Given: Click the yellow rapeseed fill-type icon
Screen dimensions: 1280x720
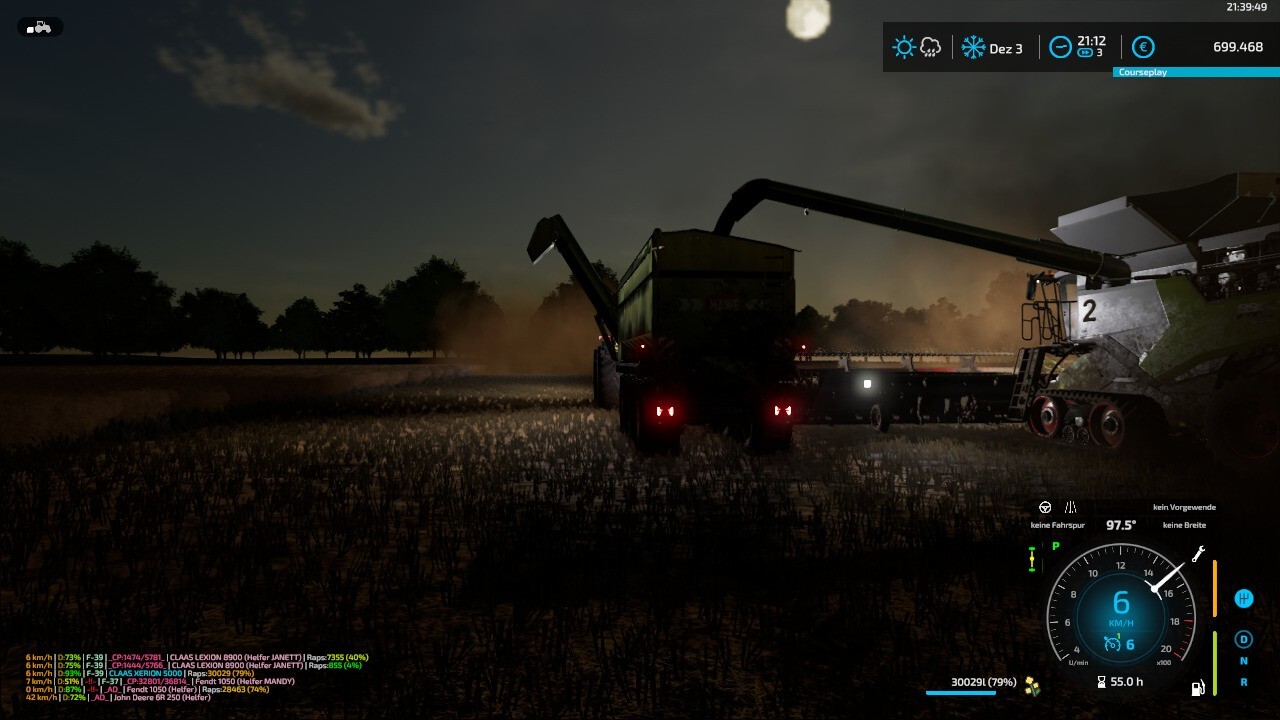Looking at the screenshot, I should click(x=1032, y=684).
